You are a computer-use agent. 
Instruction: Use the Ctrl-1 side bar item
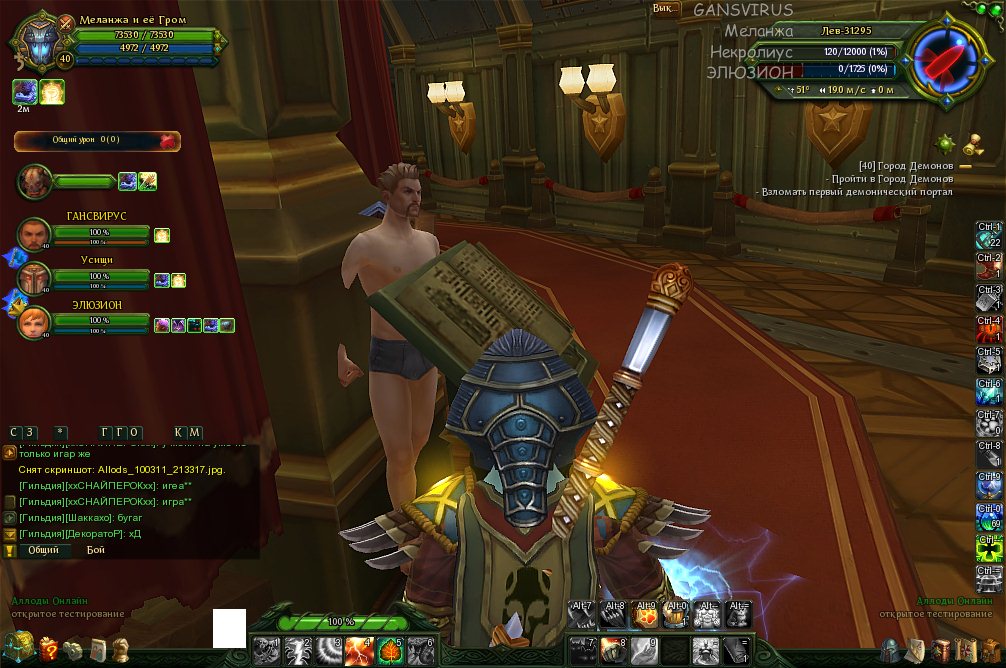(x=988, y=236)
